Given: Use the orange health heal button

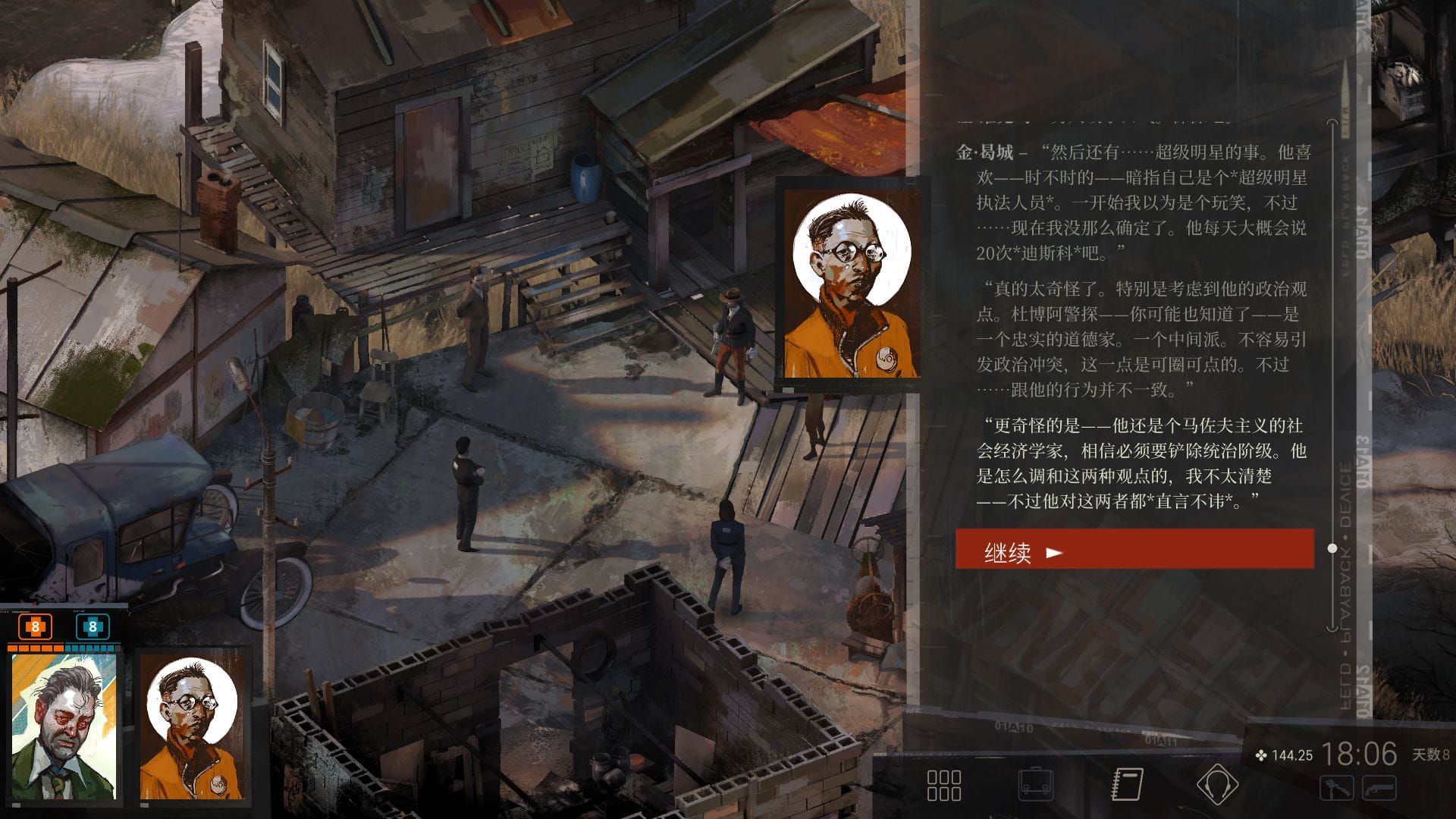Looking at the screenshot, I should 35,627.
